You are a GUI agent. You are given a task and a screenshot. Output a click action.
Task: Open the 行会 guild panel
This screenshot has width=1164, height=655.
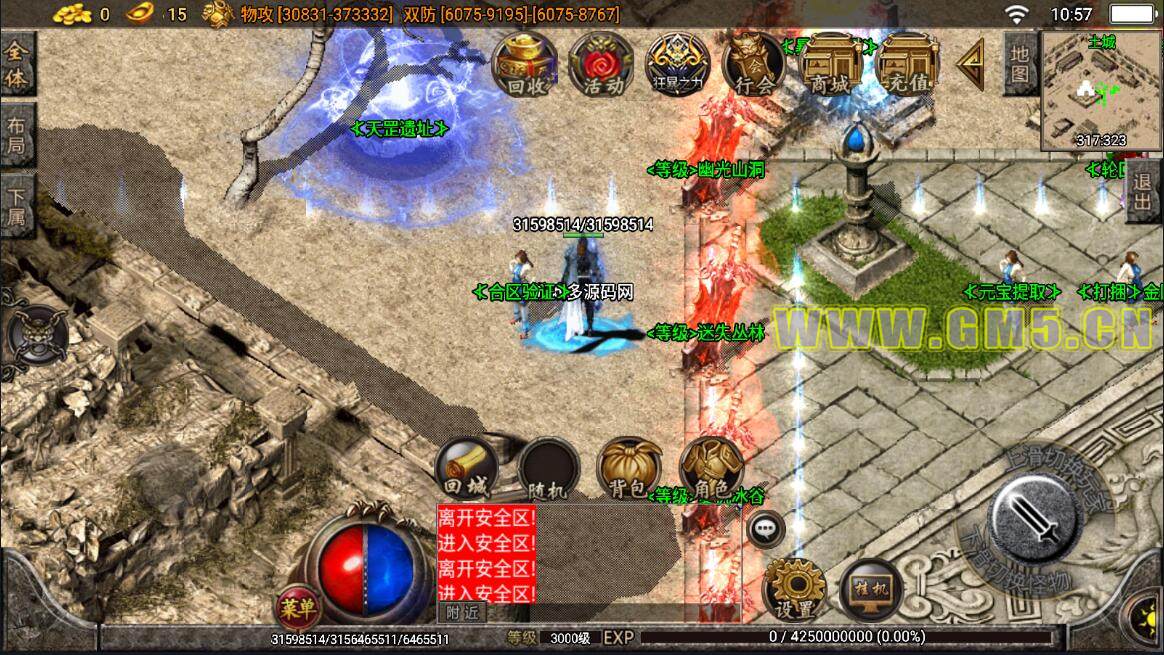coord(754,64)
